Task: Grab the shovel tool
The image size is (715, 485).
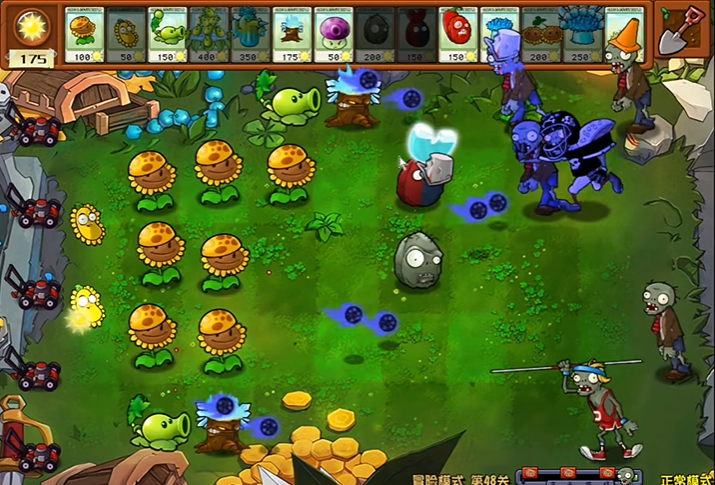Action: coord(681,32)
